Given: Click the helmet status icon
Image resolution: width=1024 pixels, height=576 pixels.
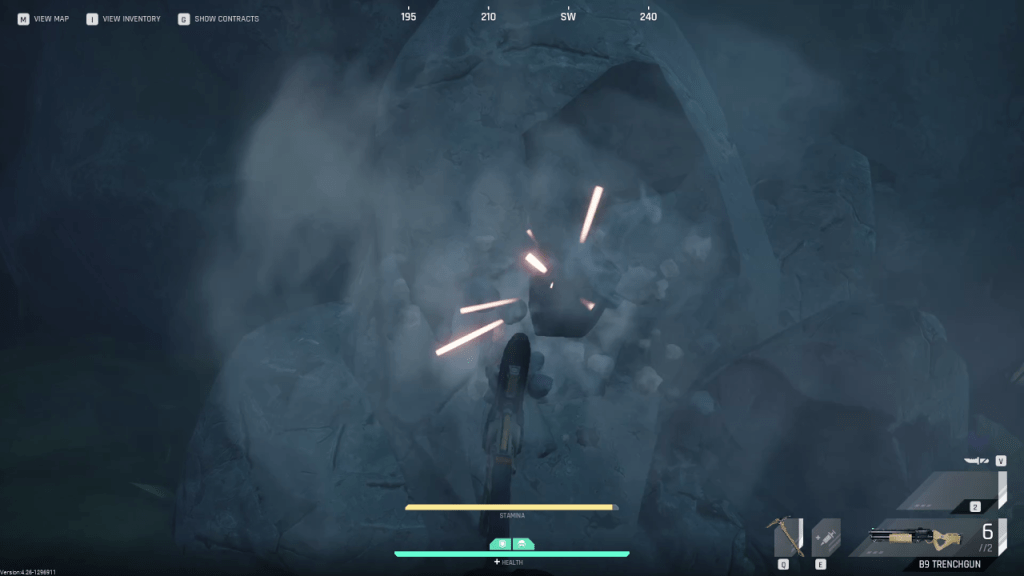Looking at the screenshot, I should click(x=521, y=544).
